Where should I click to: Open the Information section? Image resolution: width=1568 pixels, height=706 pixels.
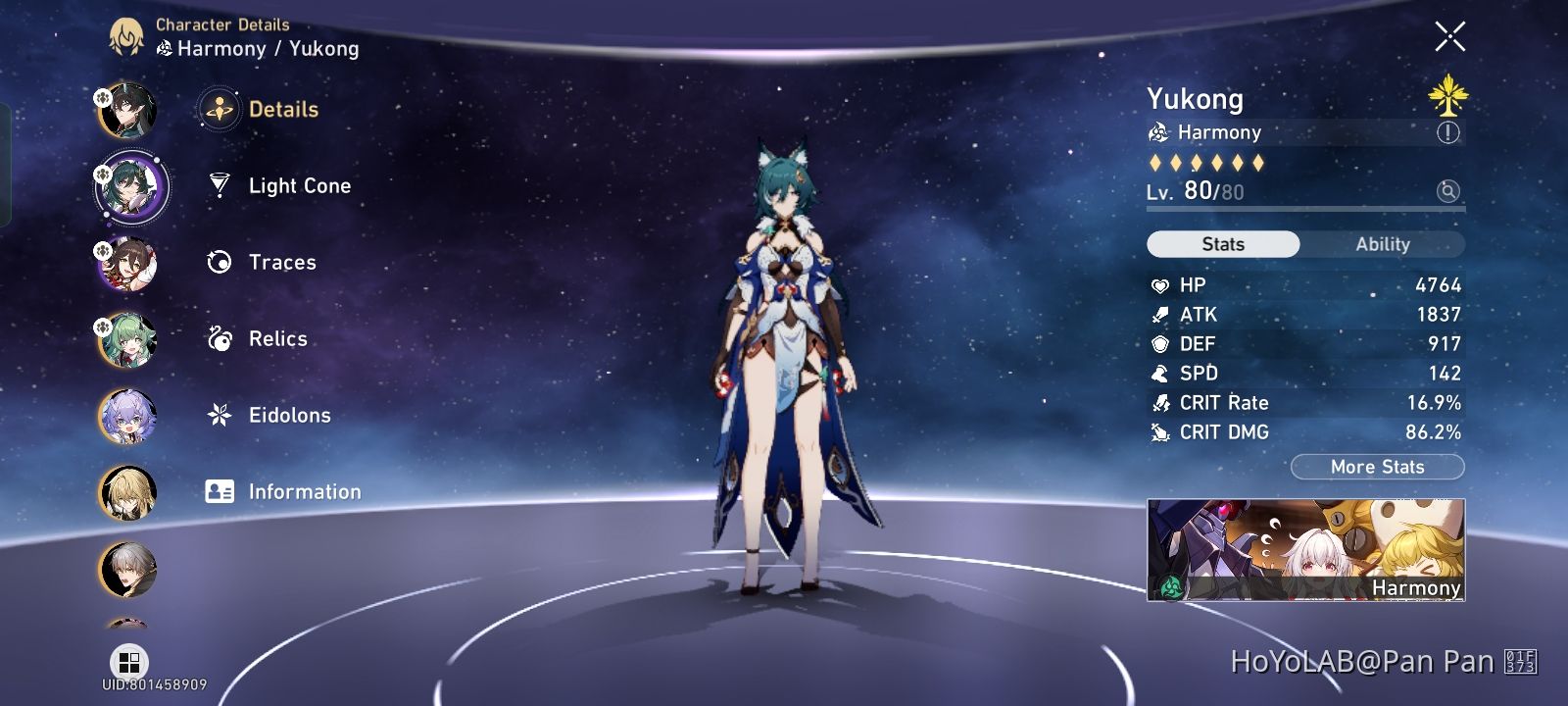[305, 491]
